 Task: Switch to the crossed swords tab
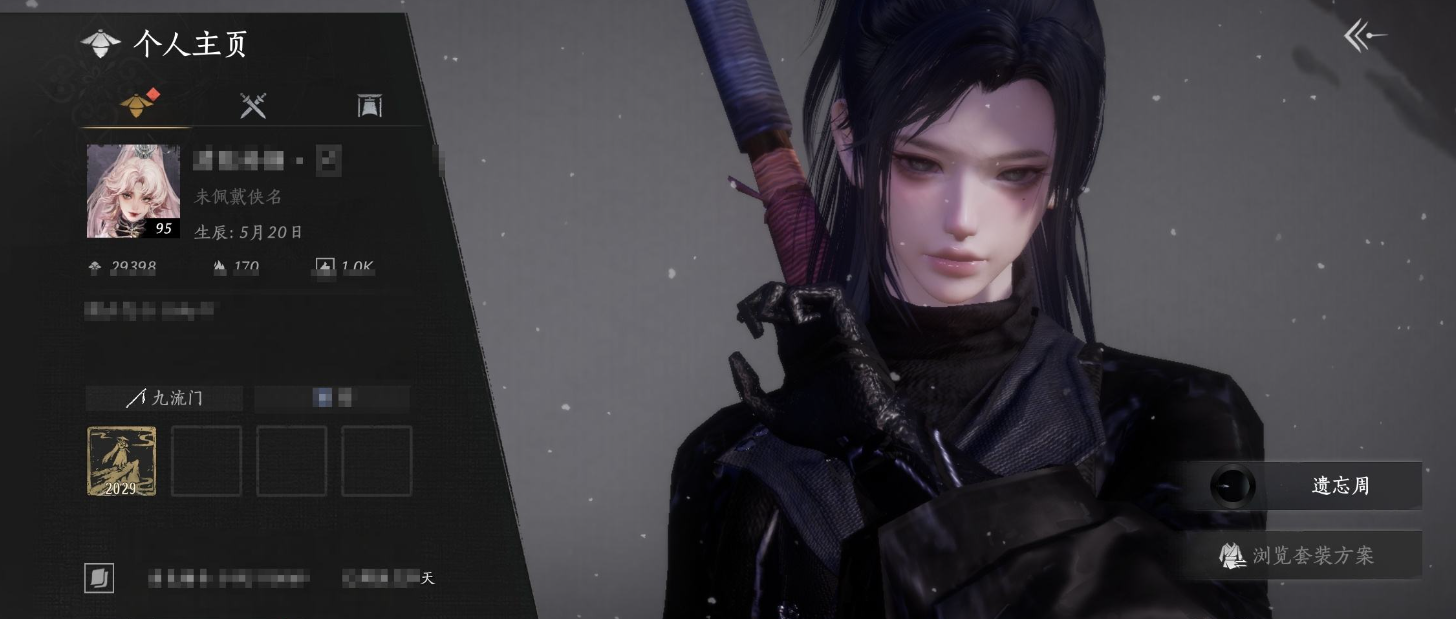pyautogui.click(x=253, y=105)
